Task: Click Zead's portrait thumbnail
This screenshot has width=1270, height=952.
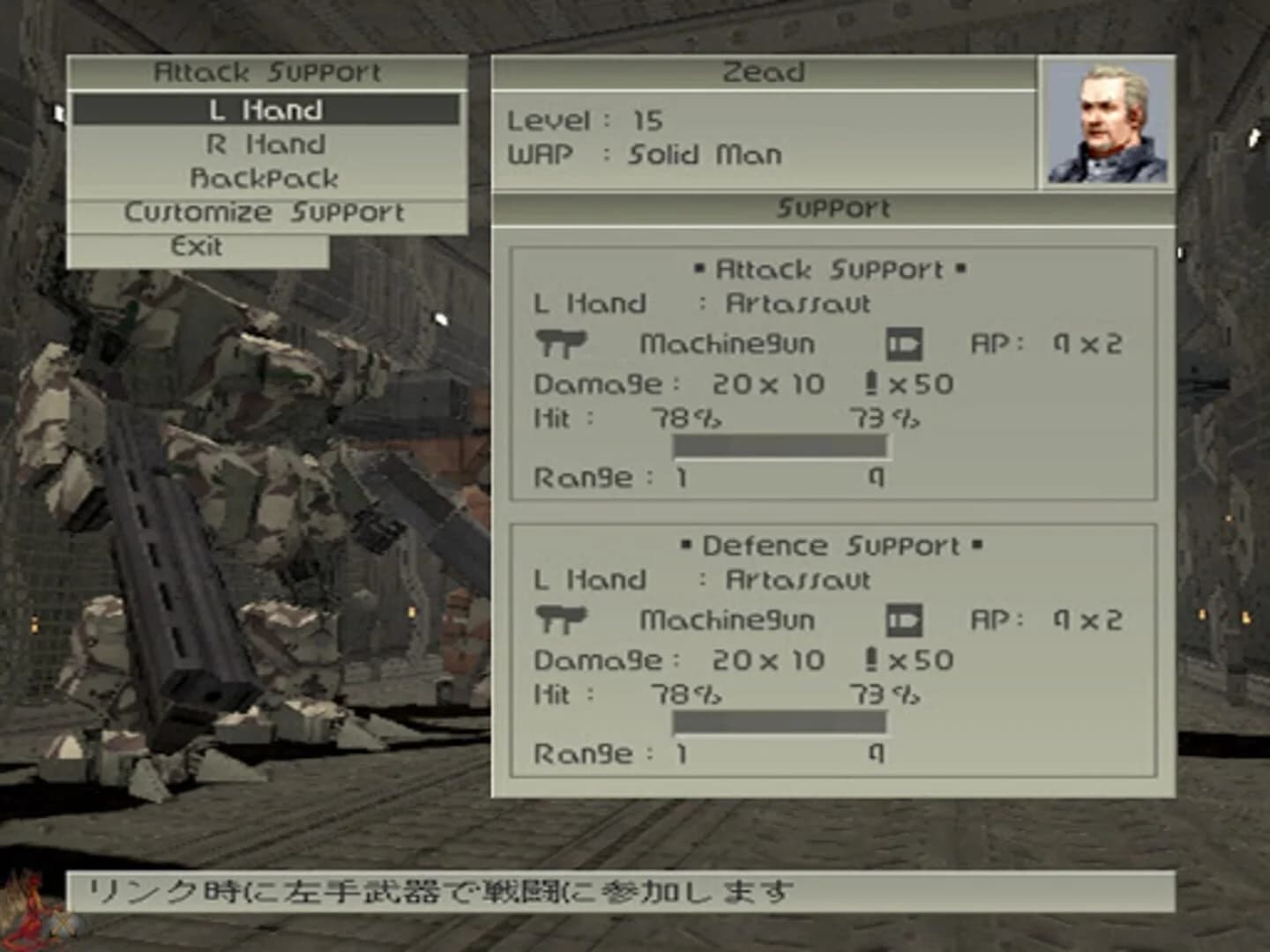Action: click(1109, 123)
